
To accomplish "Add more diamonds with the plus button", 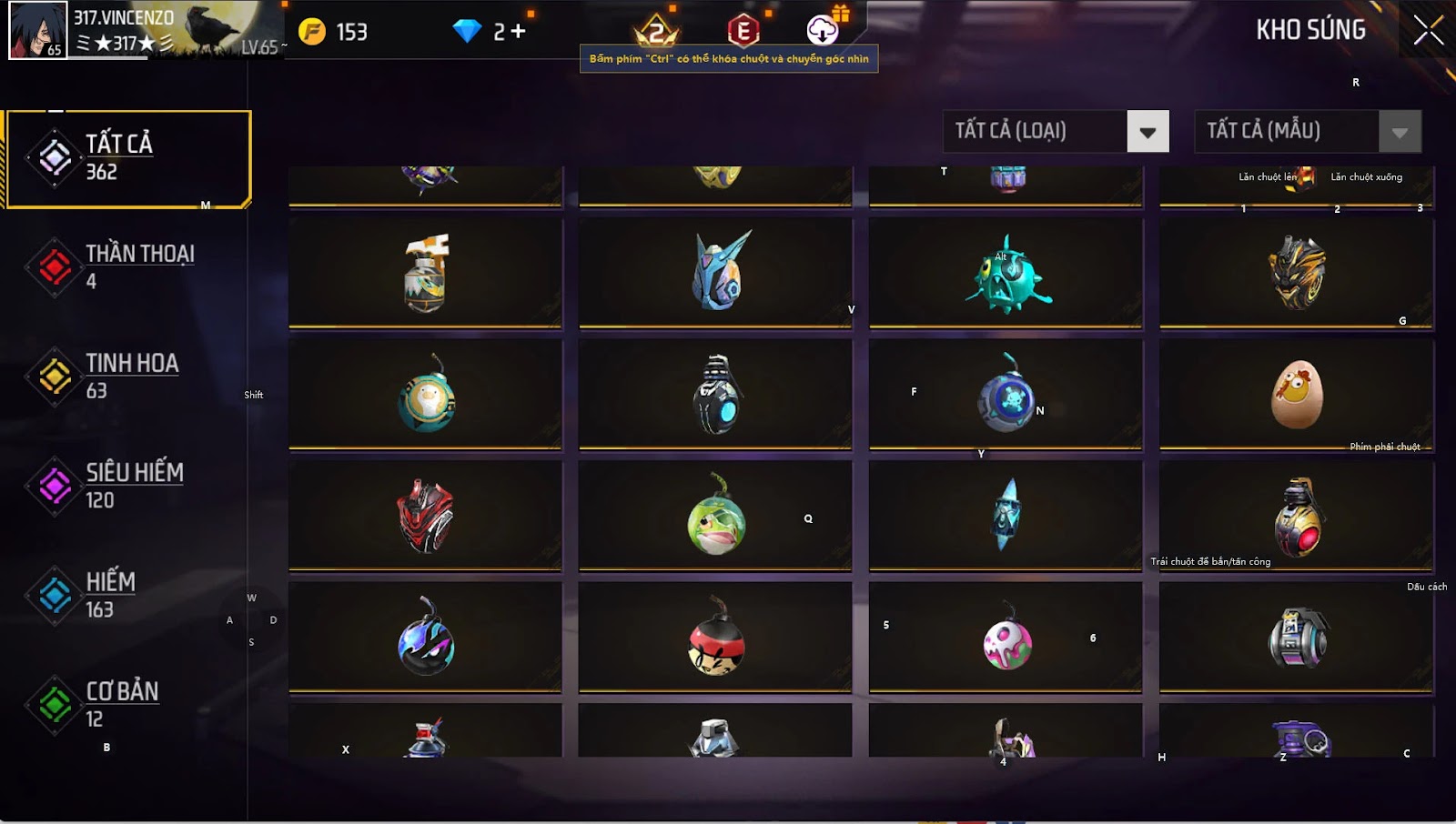I will pyautogui.click(x=518, y=32).
